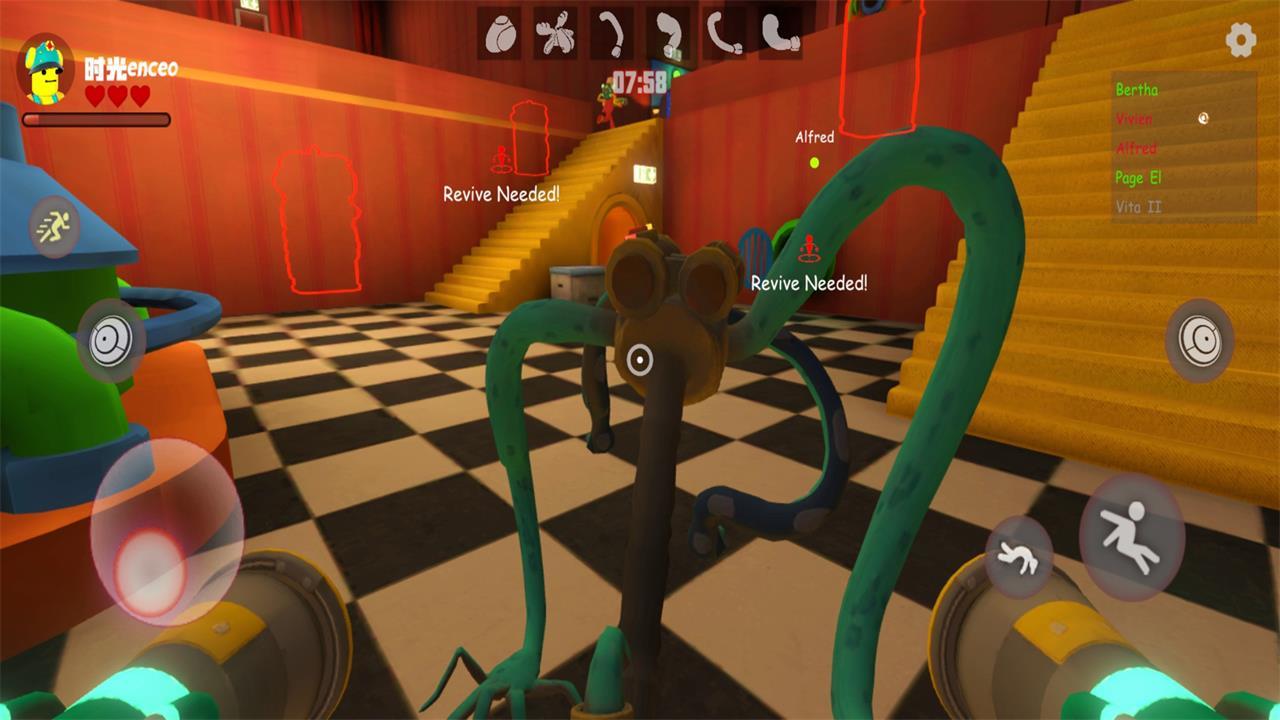Tap the tumbling figure dive button
1280x720 pixels.
click(1018, 557)
